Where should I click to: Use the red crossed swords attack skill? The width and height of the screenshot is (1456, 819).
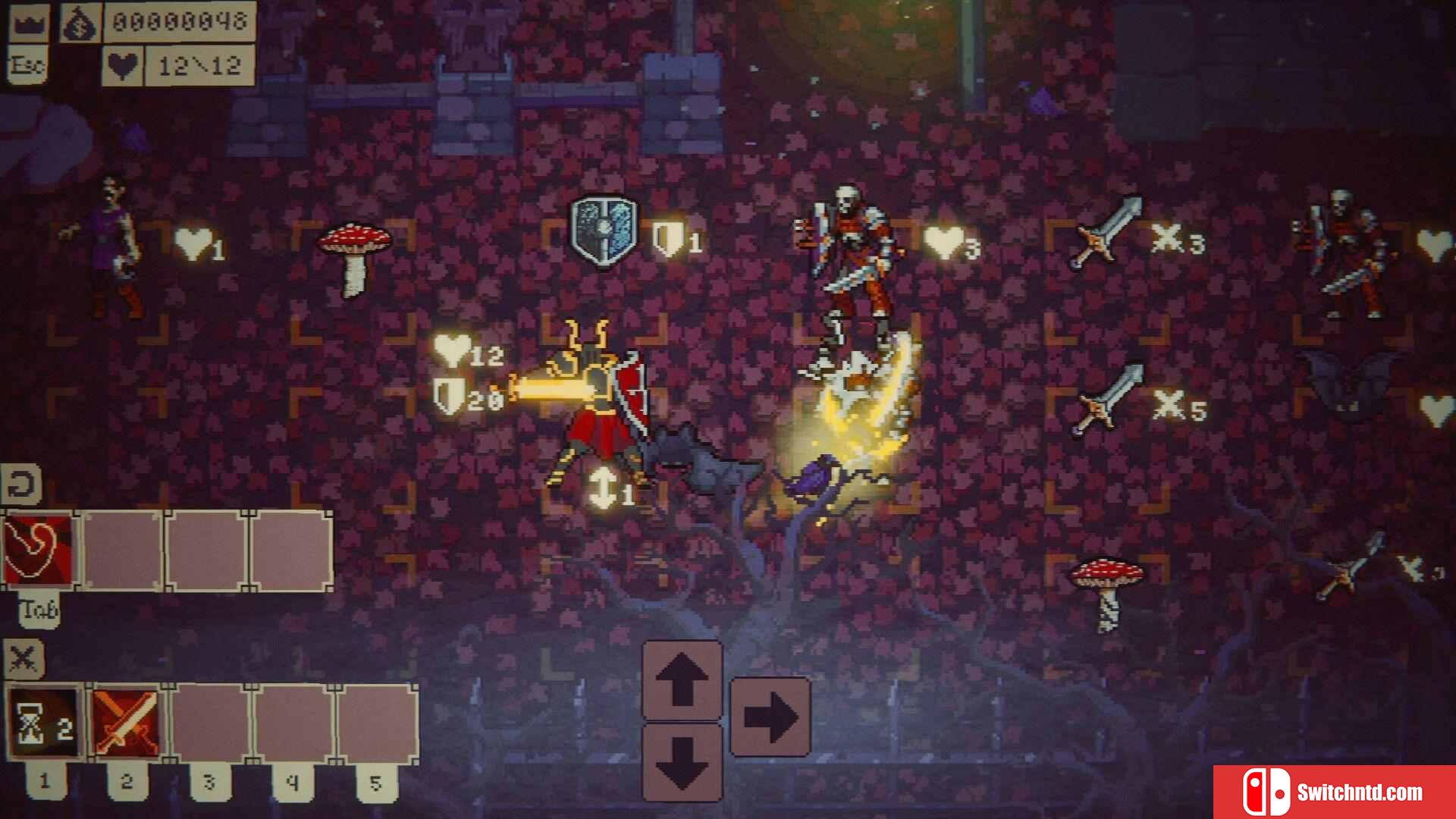(x=127, y=723)
